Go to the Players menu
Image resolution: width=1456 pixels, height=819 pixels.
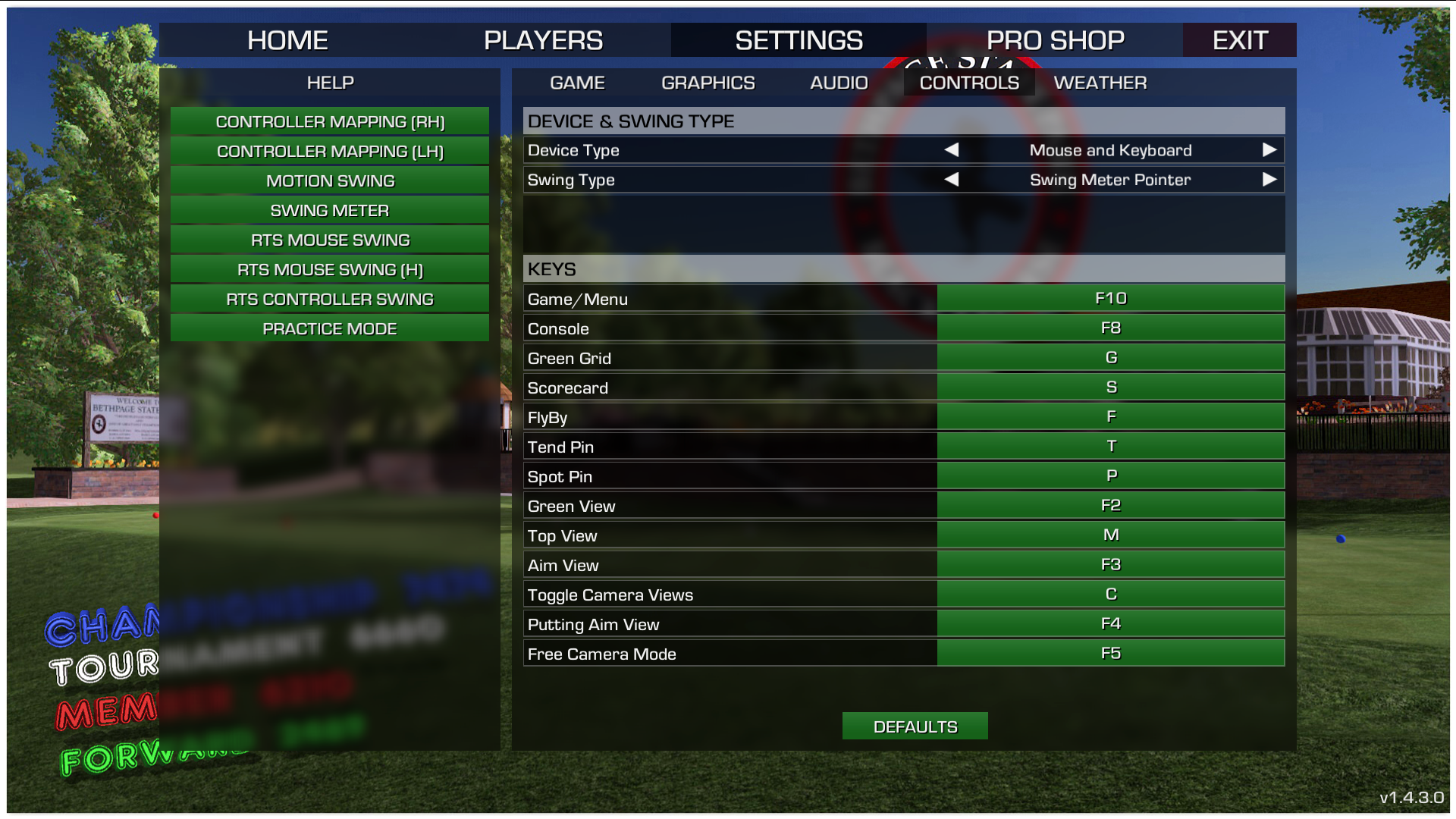pyautogui.click(x=543, y=40)
